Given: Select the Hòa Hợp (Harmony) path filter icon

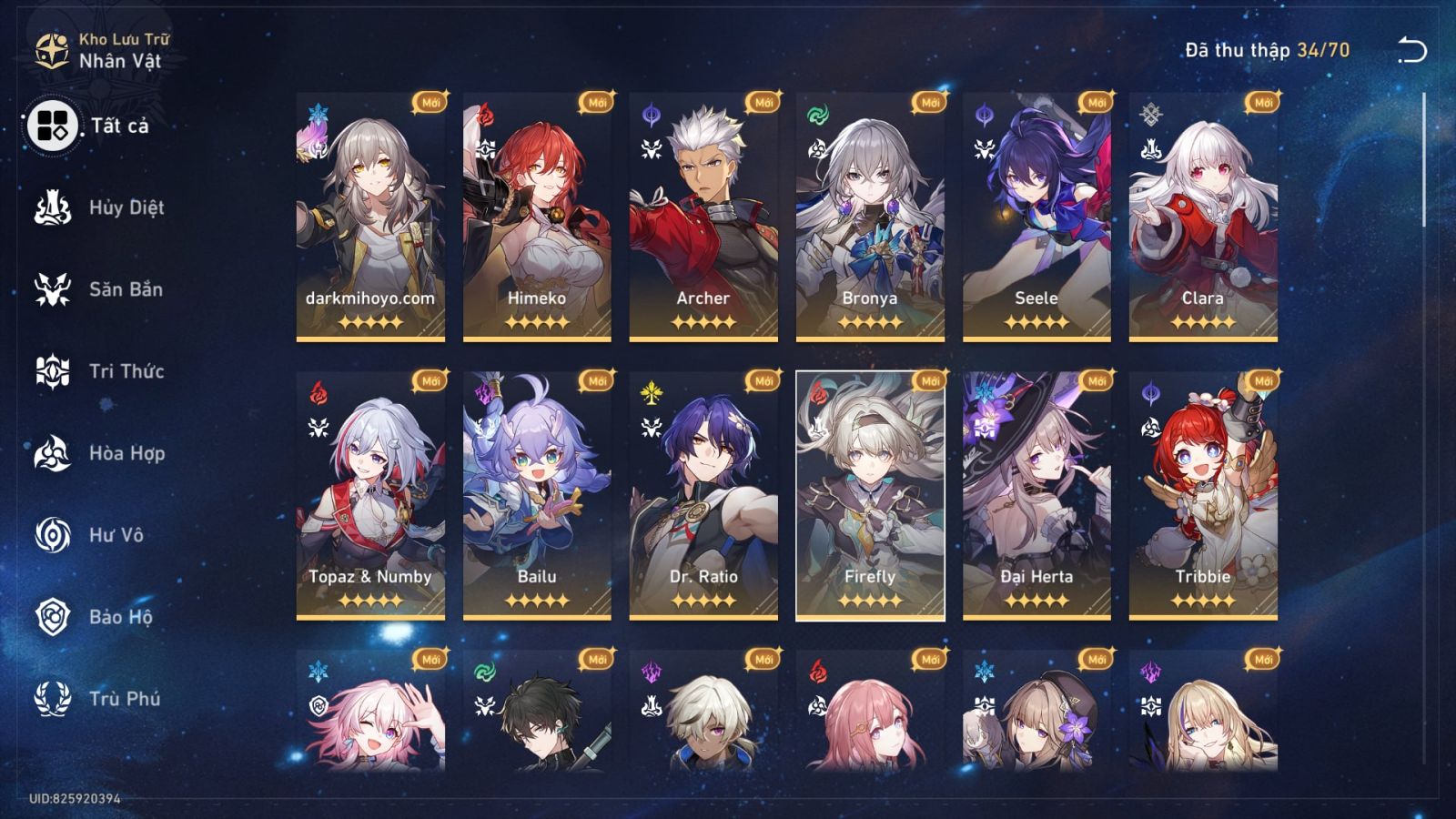Looking at the screenshot, I should pyautogui.click(x=55, y=453).
